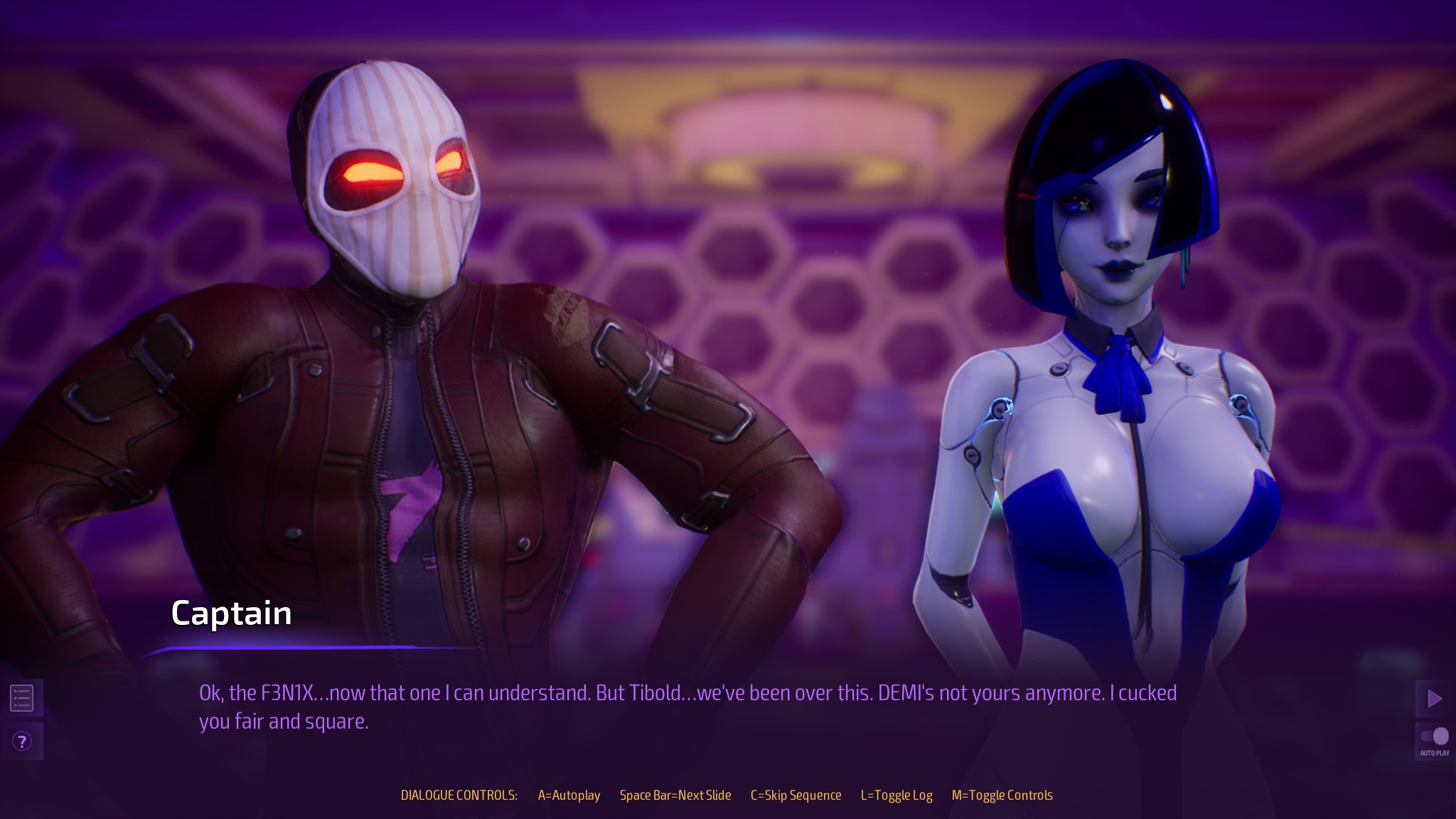
Task: Toggle the Auto Play switch
Action: click(x=1435, y=736)
